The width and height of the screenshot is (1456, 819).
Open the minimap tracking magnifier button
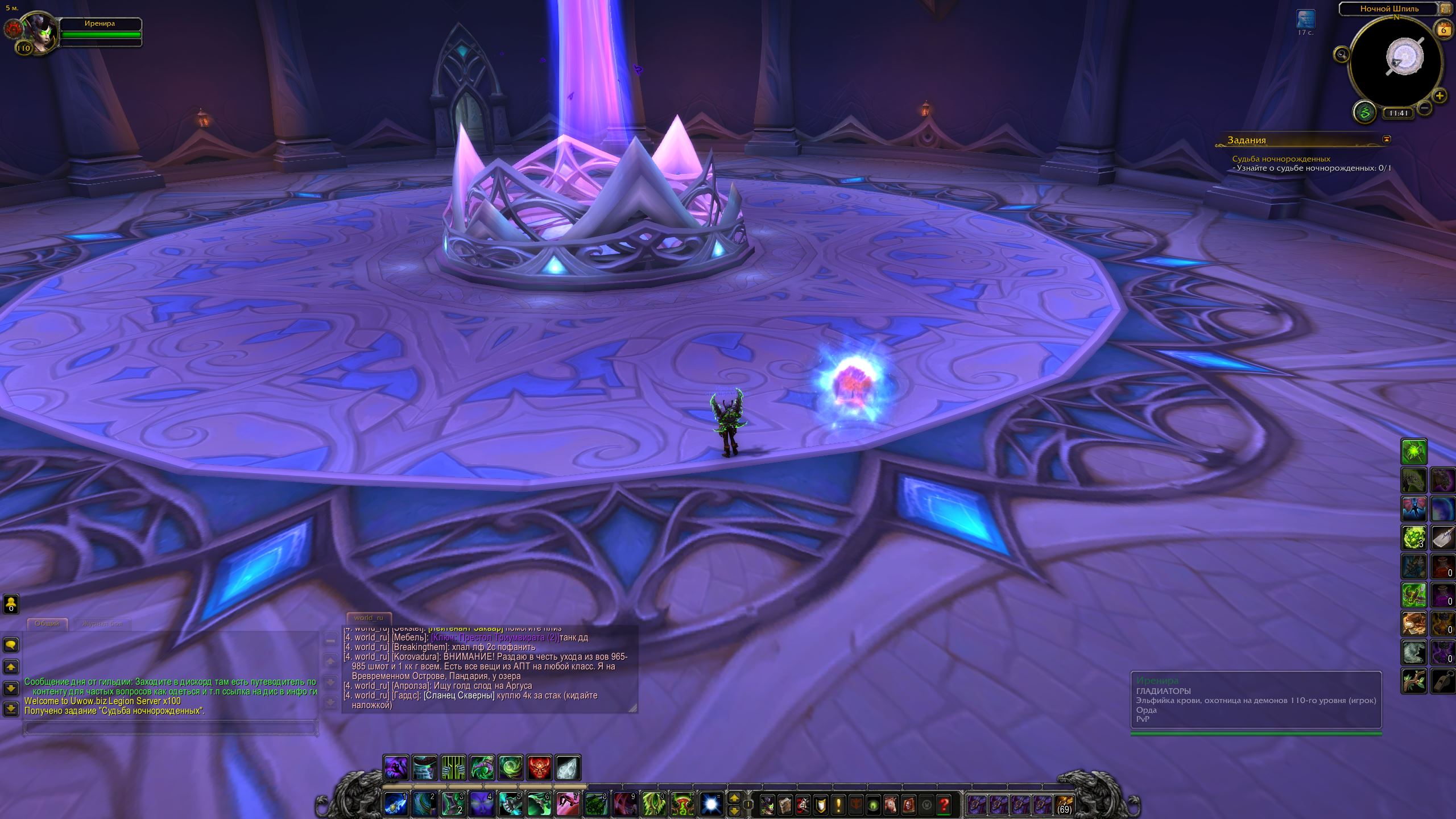tap(1342, 55)
